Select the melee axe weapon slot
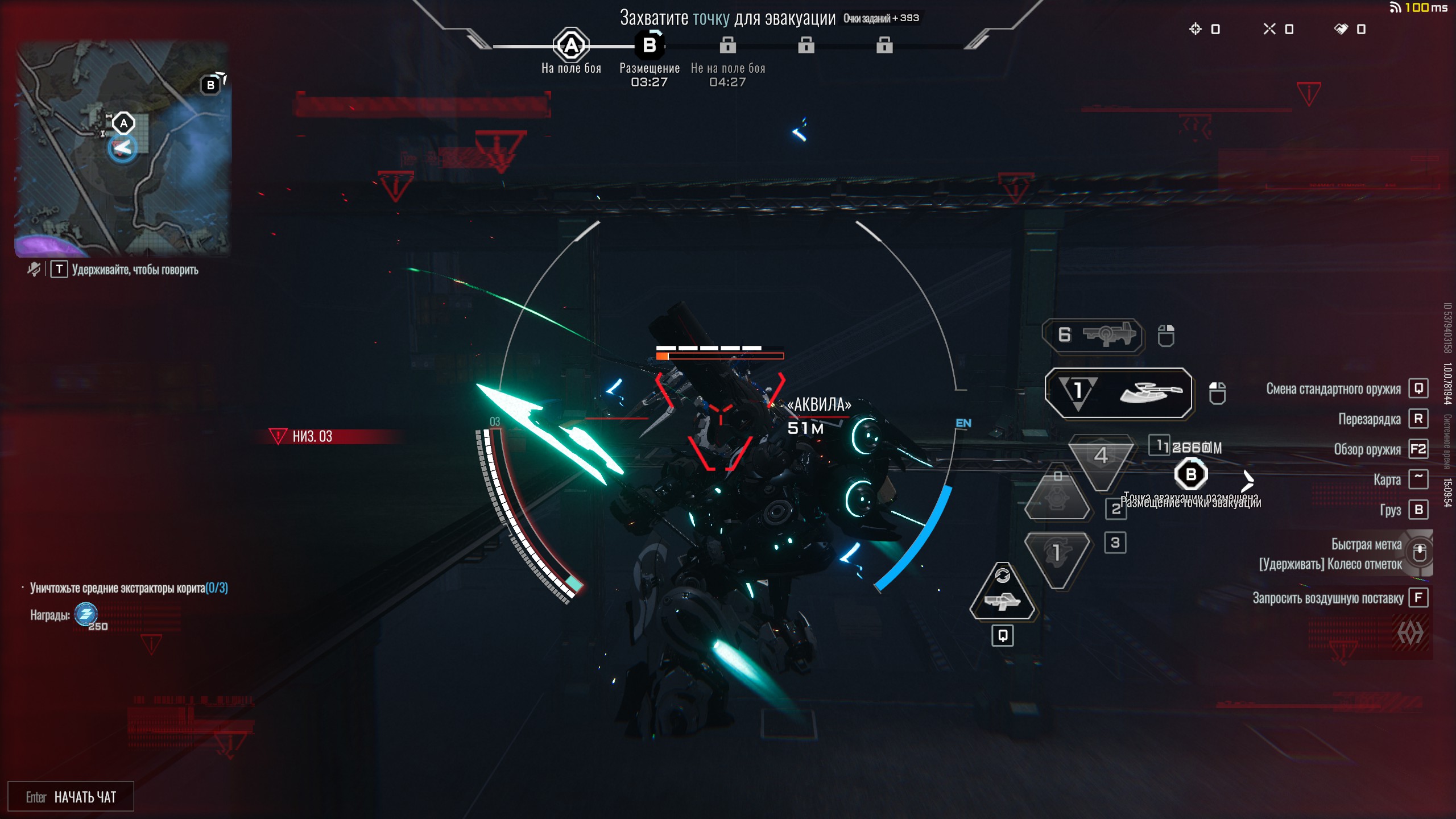This screenshot has width=1456, height=819. click(x=1118, y=392)
